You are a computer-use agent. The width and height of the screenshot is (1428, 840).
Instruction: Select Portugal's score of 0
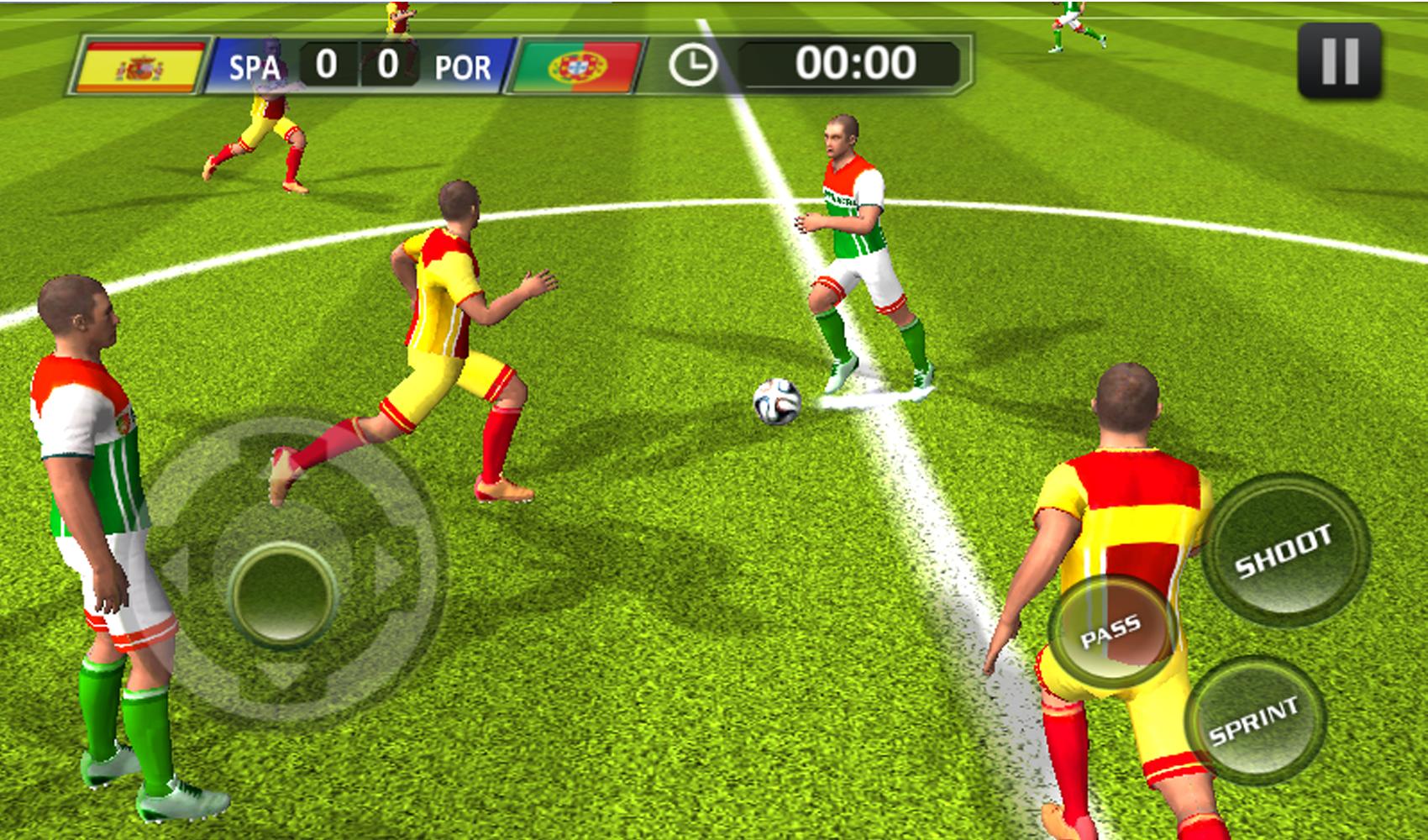tap(389, 65)
